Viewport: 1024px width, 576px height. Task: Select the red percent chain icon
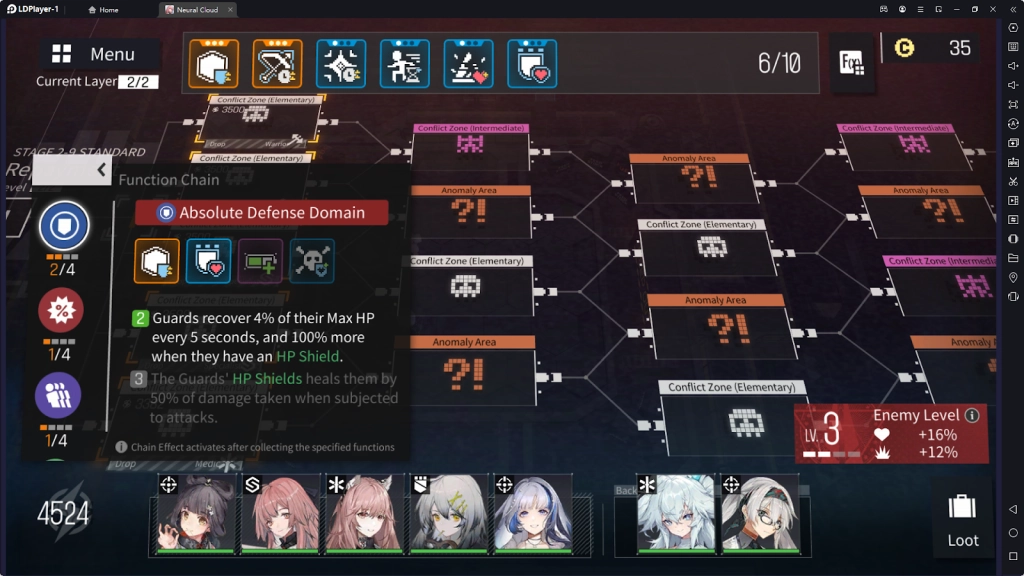click(60, 310)
